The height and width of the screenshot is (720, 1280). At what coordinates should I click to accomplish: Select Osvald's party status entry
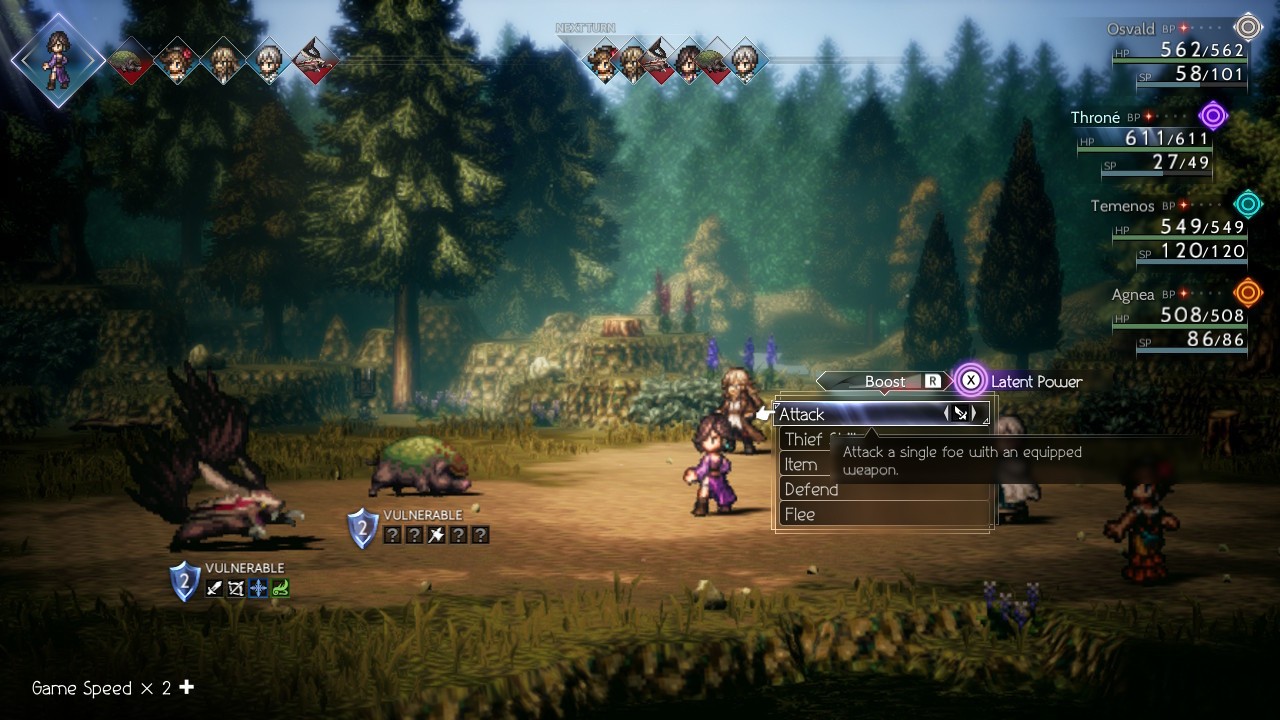tap(1180, 51)
